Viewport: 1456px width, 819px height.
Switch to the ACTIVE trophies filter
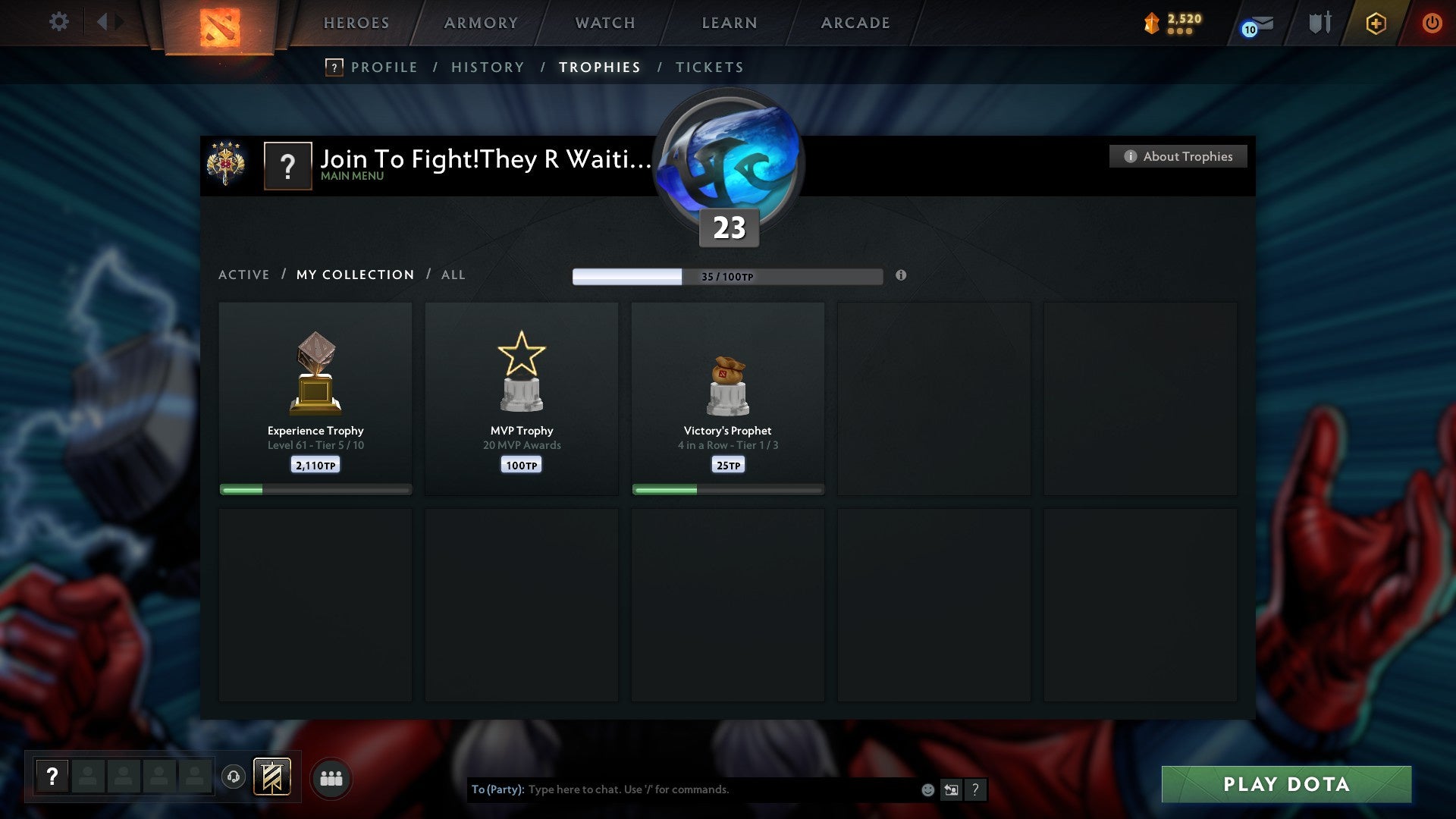(x=244, y=275)
